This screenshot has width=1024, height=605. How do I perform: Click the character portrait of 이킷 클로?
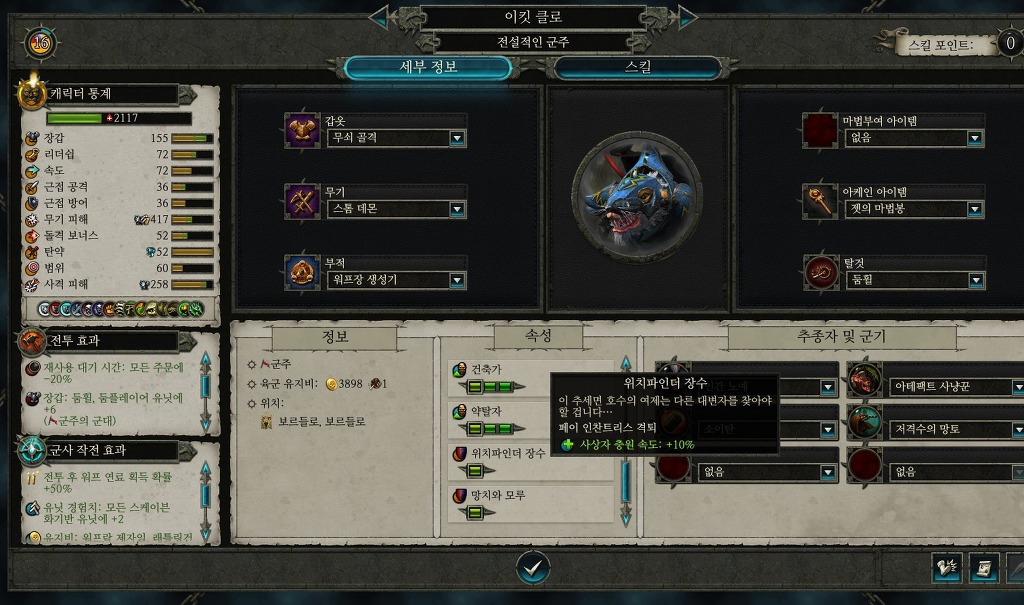tap(637, 198)
